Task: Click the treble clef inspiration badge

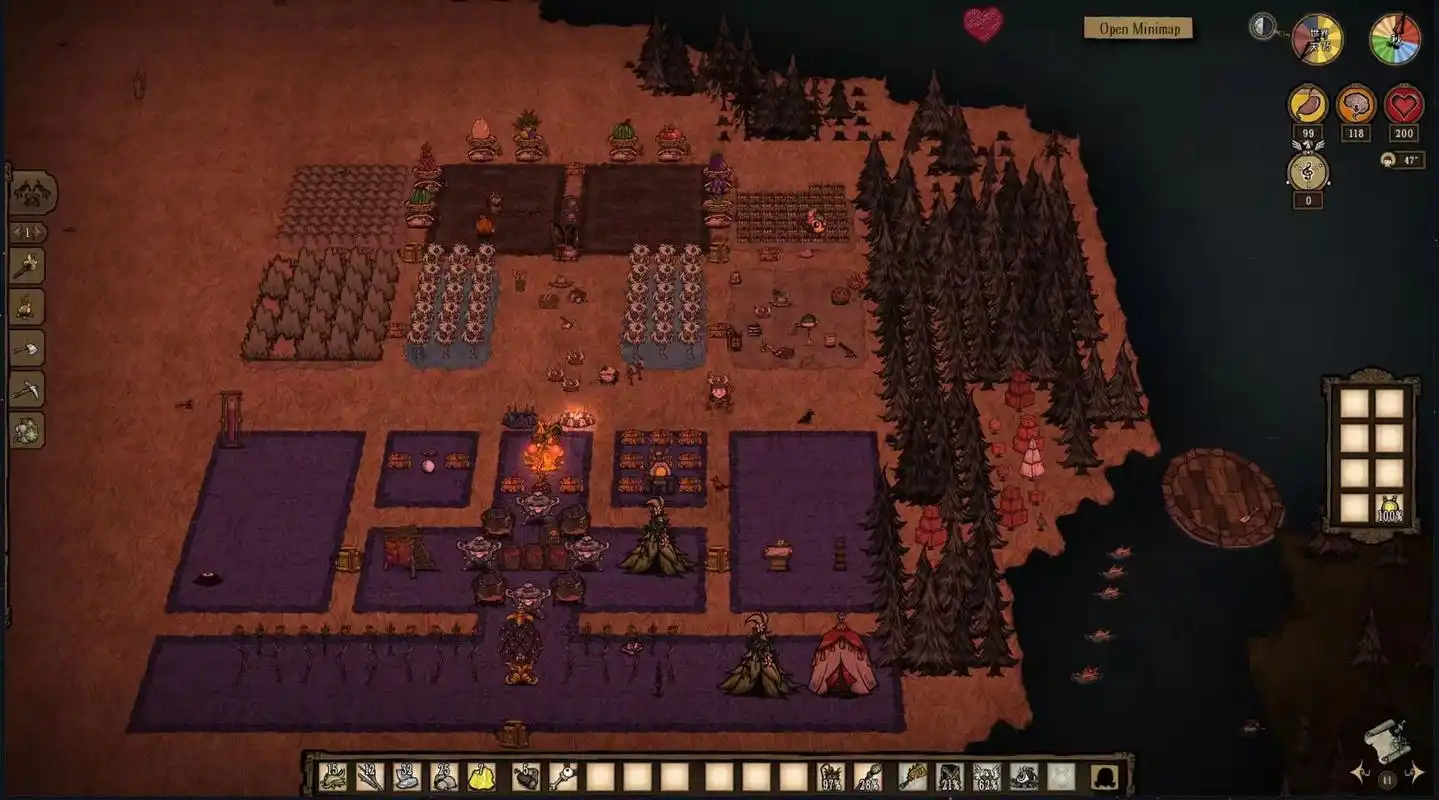Action: (1308, 171)
